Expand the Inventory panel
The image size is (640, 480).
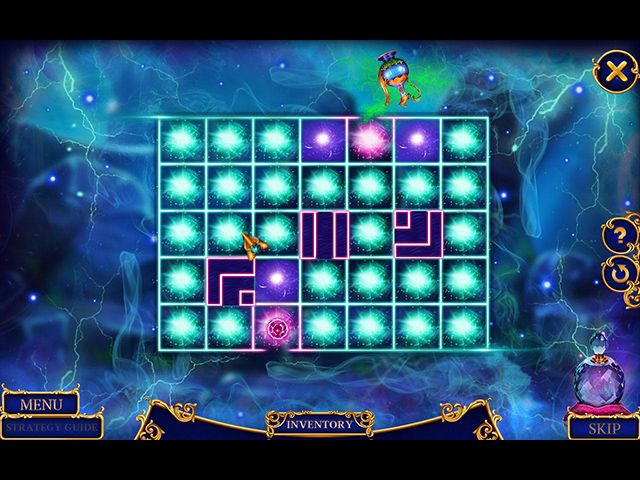point(320,424)
